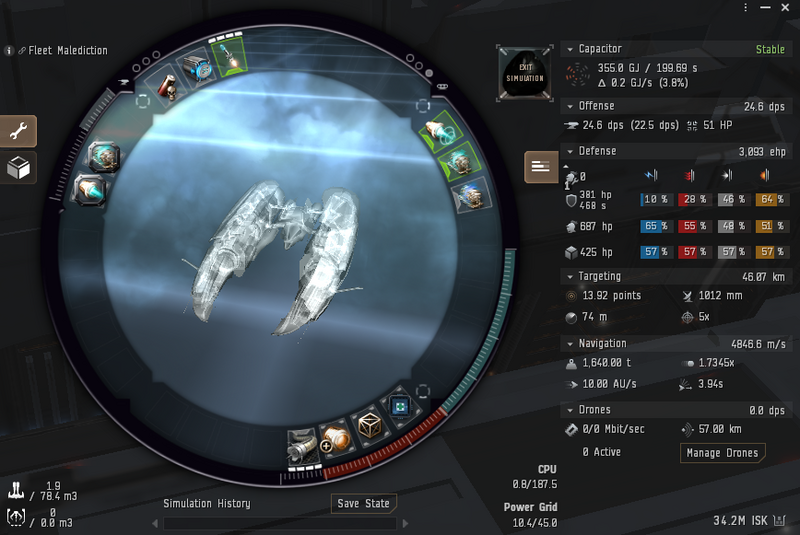Select the cargo crate module slot
This screenshot has height=535, width=800.
point(372,425)
